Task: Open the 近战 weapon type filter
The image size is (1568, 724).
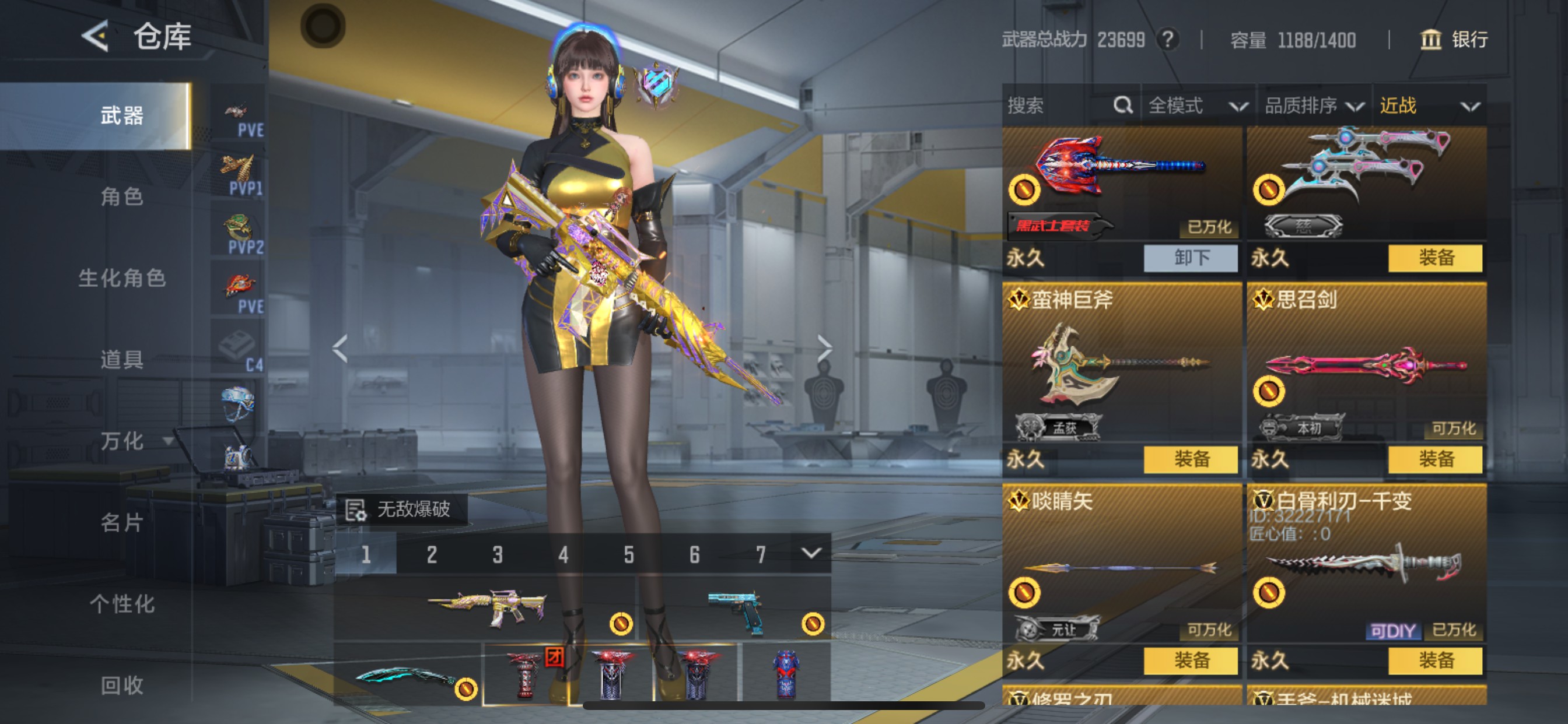Action: 1428,106
